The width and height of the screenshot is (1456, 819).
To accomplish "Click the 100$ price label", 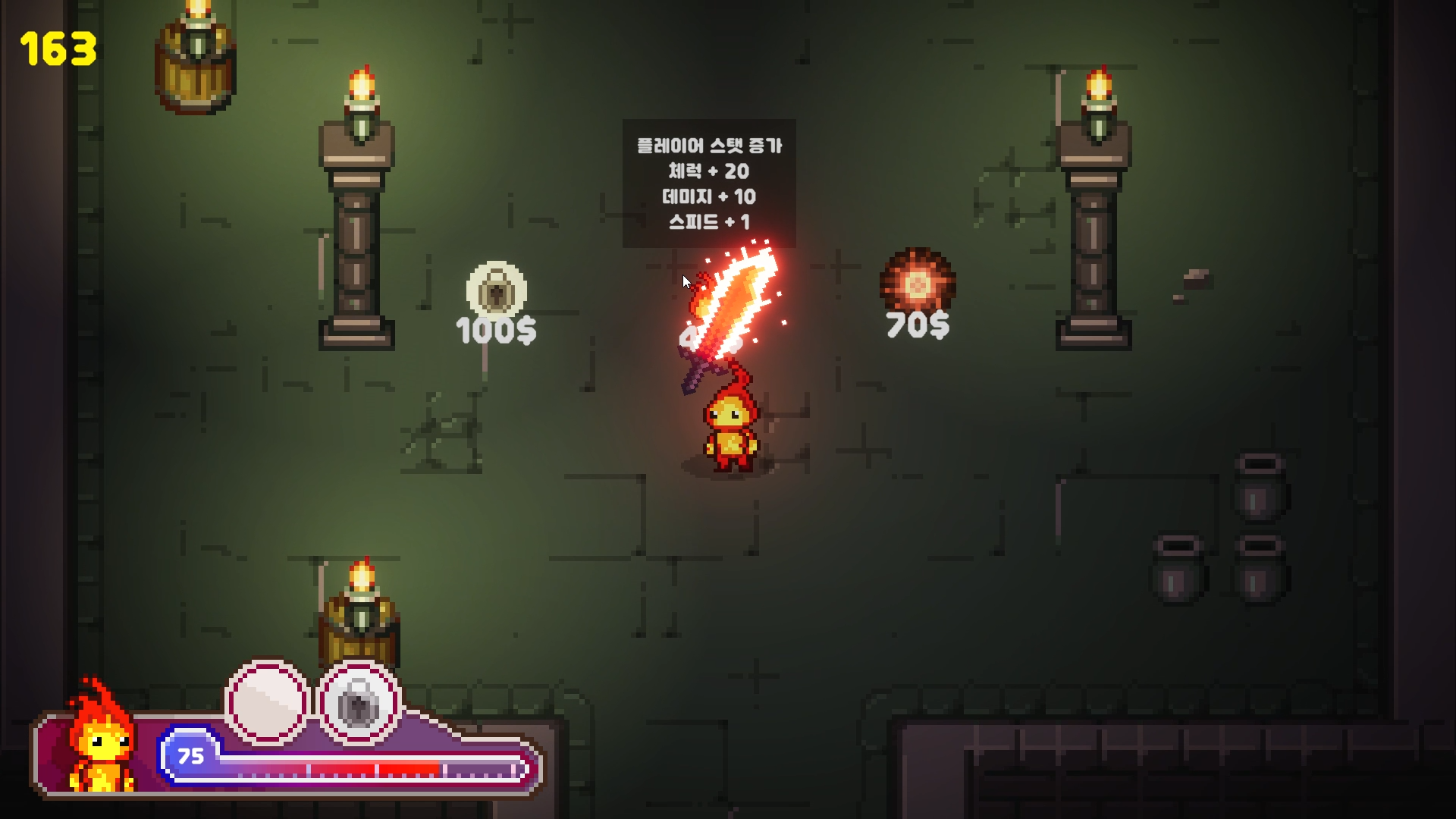I will [x=496, y=329].
